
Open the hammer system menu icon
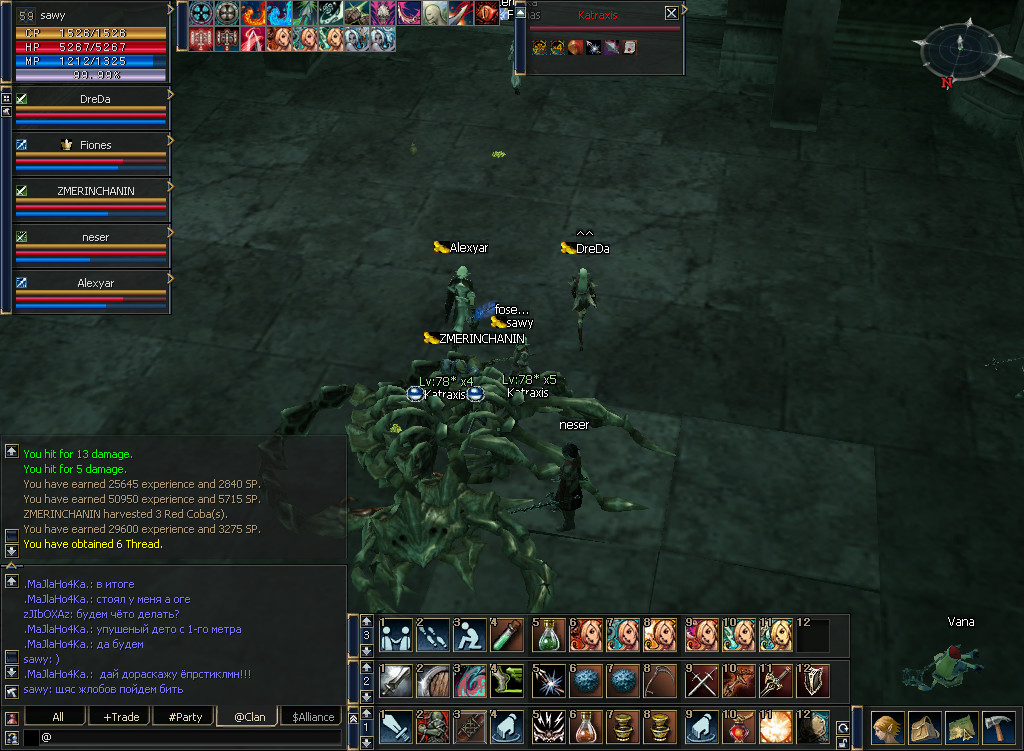998,726
